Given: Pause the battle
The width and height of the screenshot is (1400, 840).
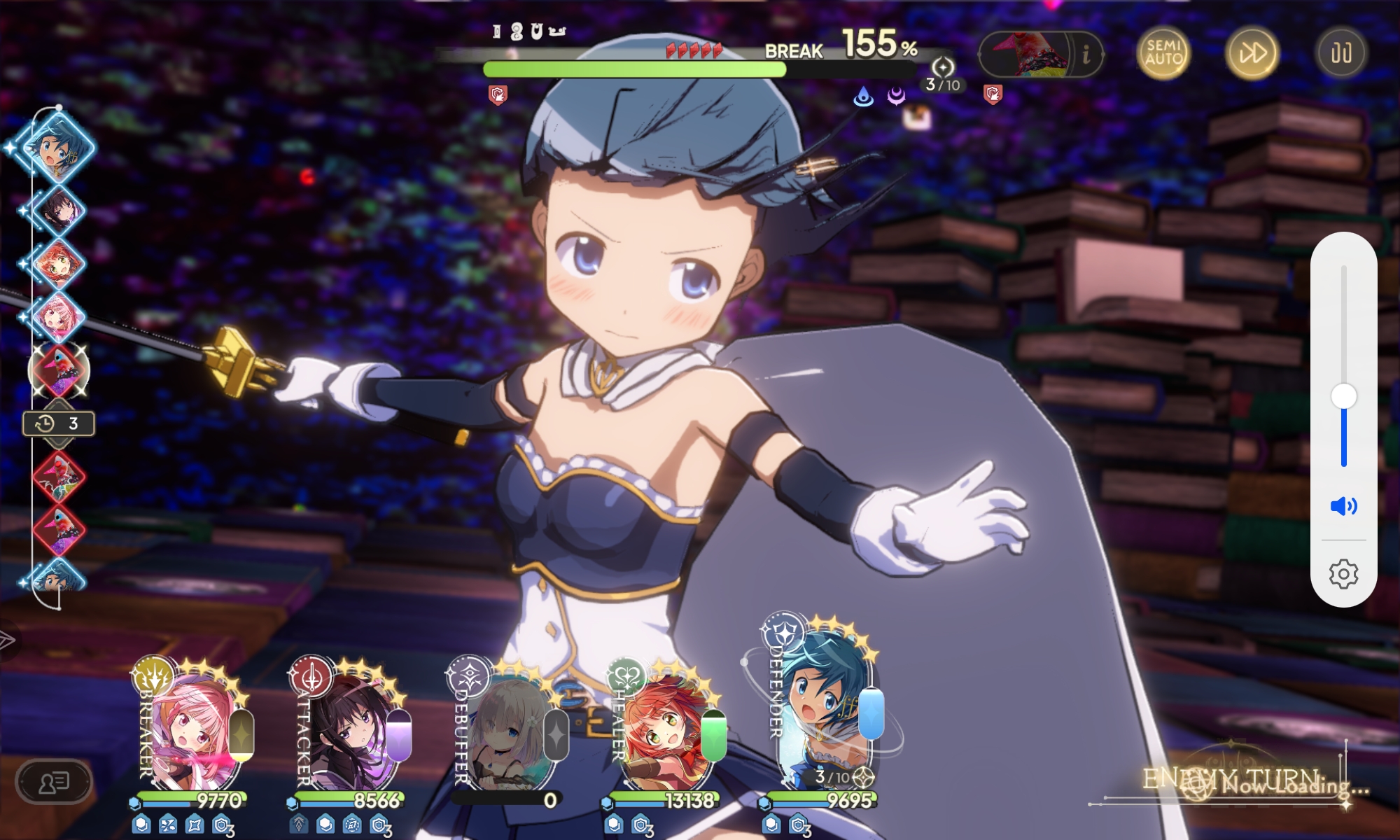Looking at the screenshot, I should point(1340,53).
